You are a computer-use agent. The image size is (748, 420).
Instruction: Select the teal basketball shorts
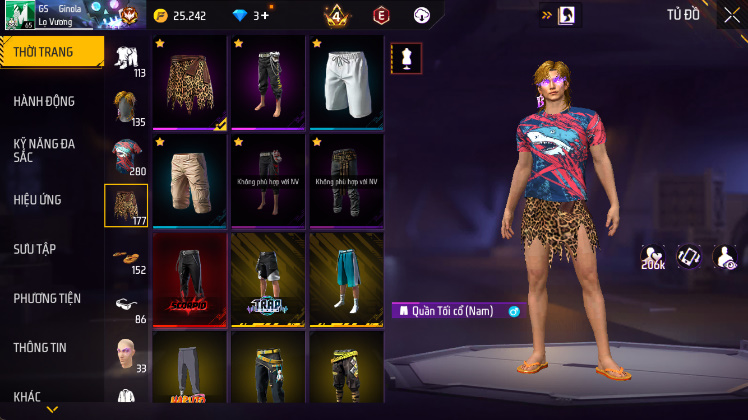click(x=345, y=279)
